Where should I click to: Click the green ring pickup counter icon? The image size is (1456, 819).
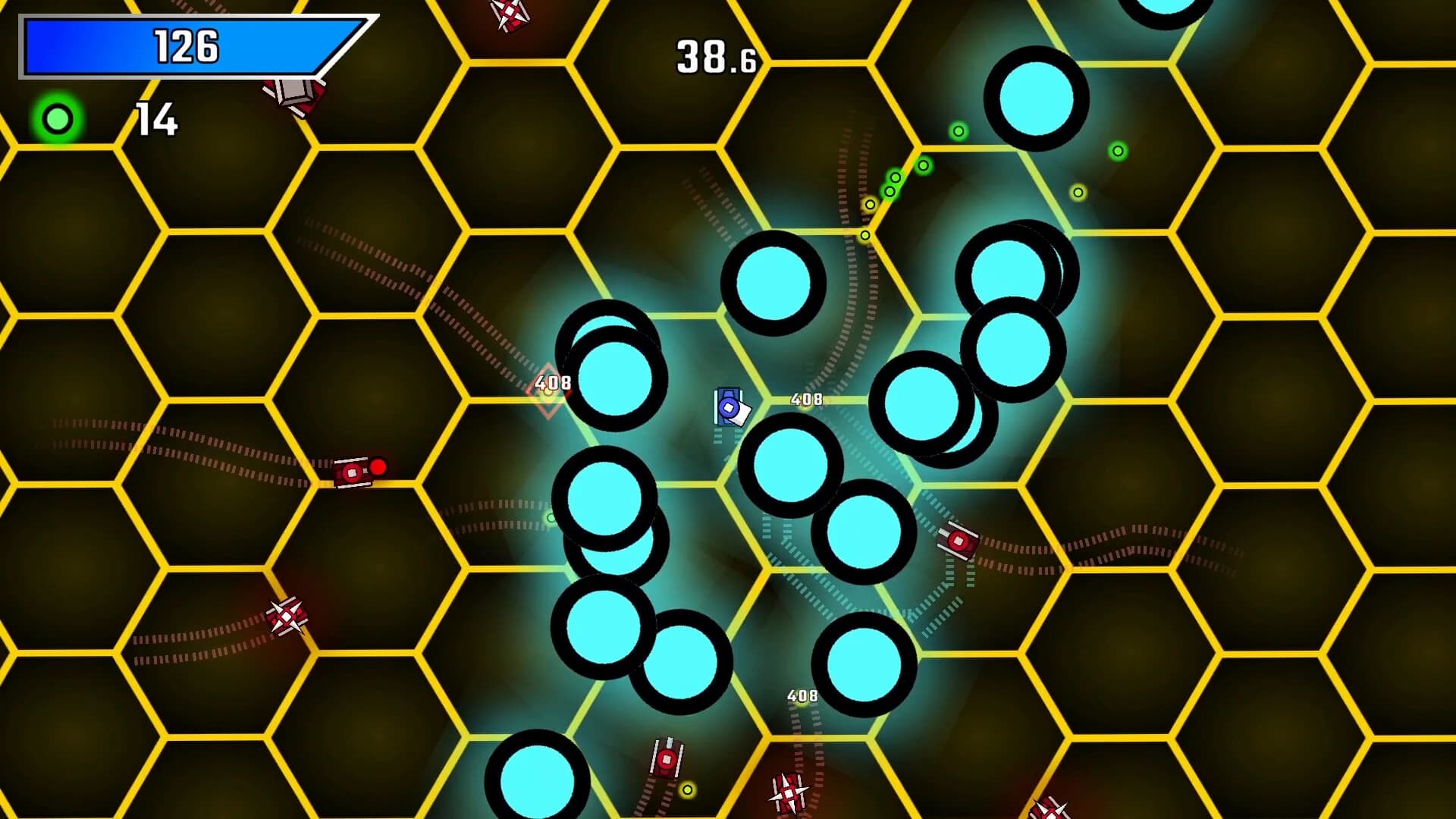tap(57, 118)
